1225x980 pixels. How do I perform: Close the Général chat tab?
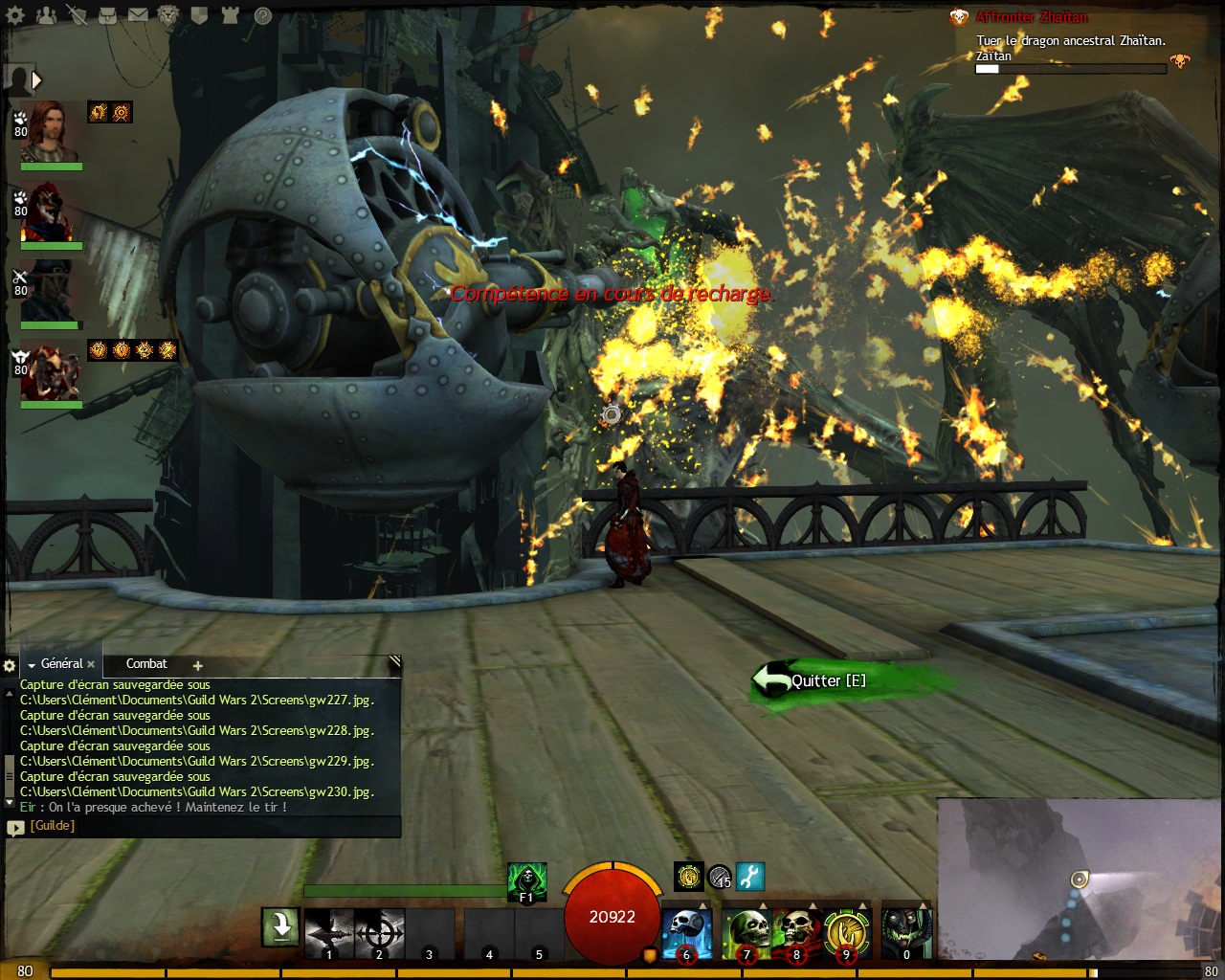91,664
